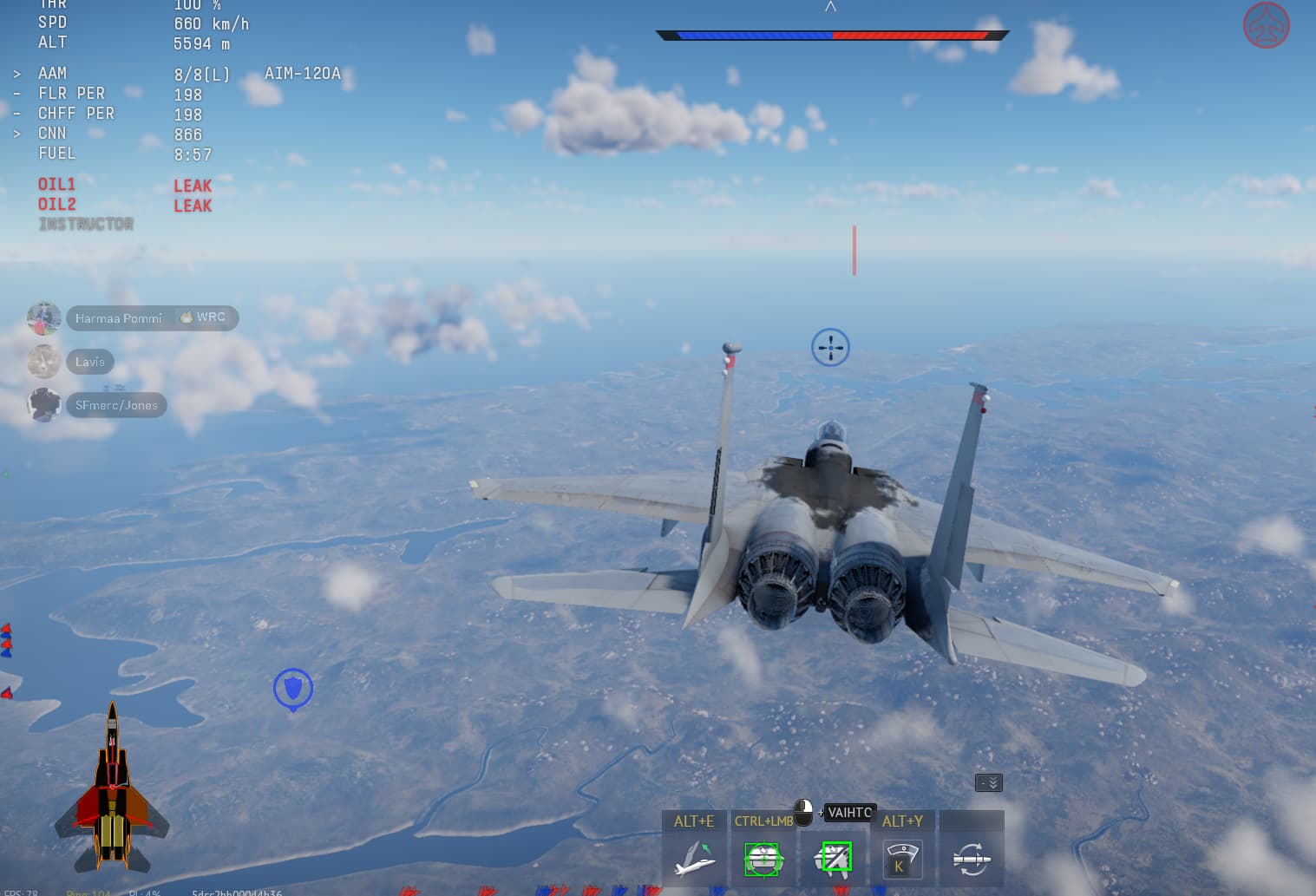This screenshot has height=896, width=1316.
Task: Click the red circled aircraft icon
Action: coord(1266,25)
